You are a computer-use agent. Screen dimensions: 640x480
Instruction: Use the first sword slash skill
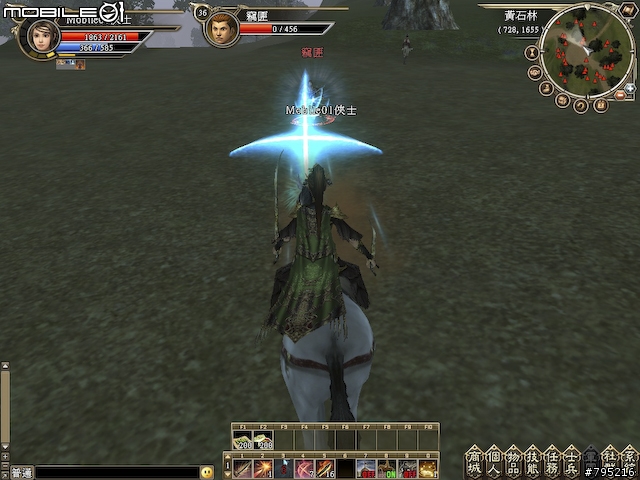pos(243,468)
